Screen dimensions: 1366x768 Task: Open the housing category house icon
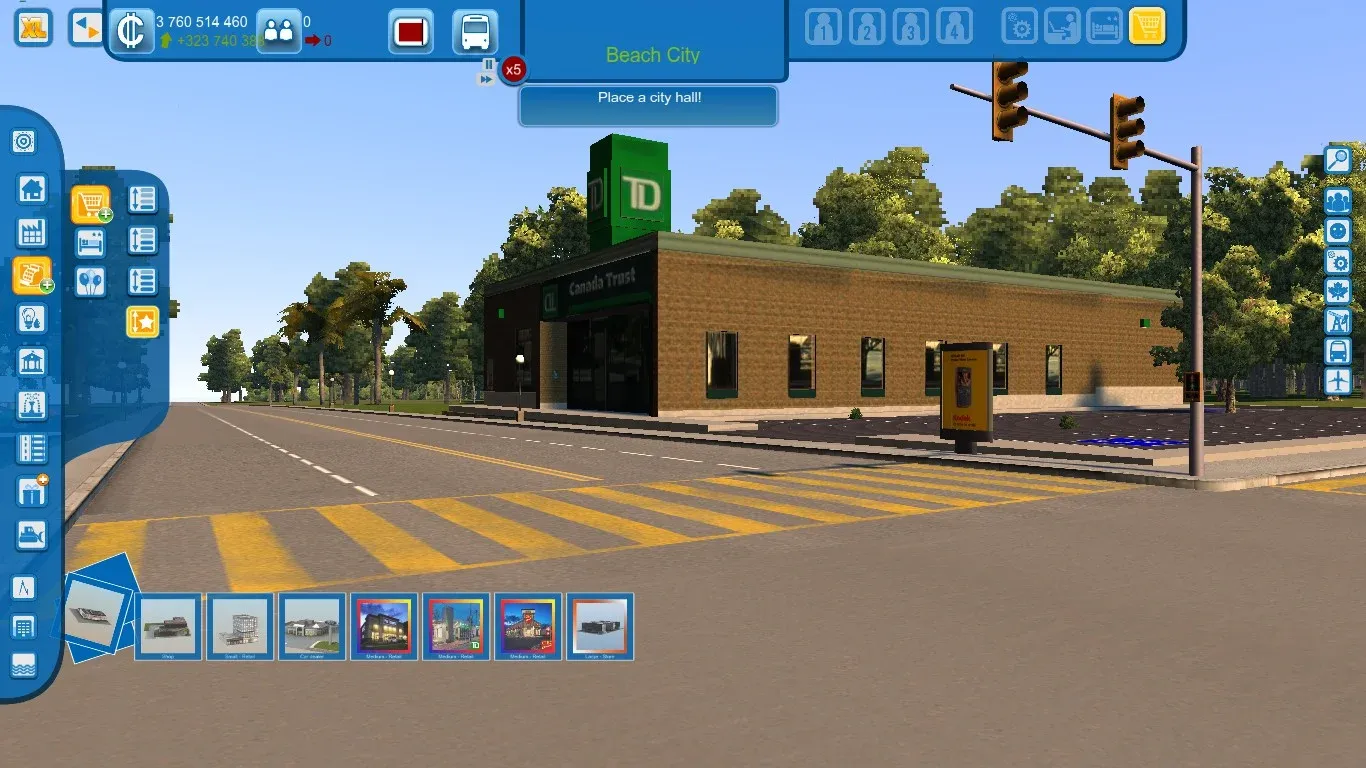31,188
